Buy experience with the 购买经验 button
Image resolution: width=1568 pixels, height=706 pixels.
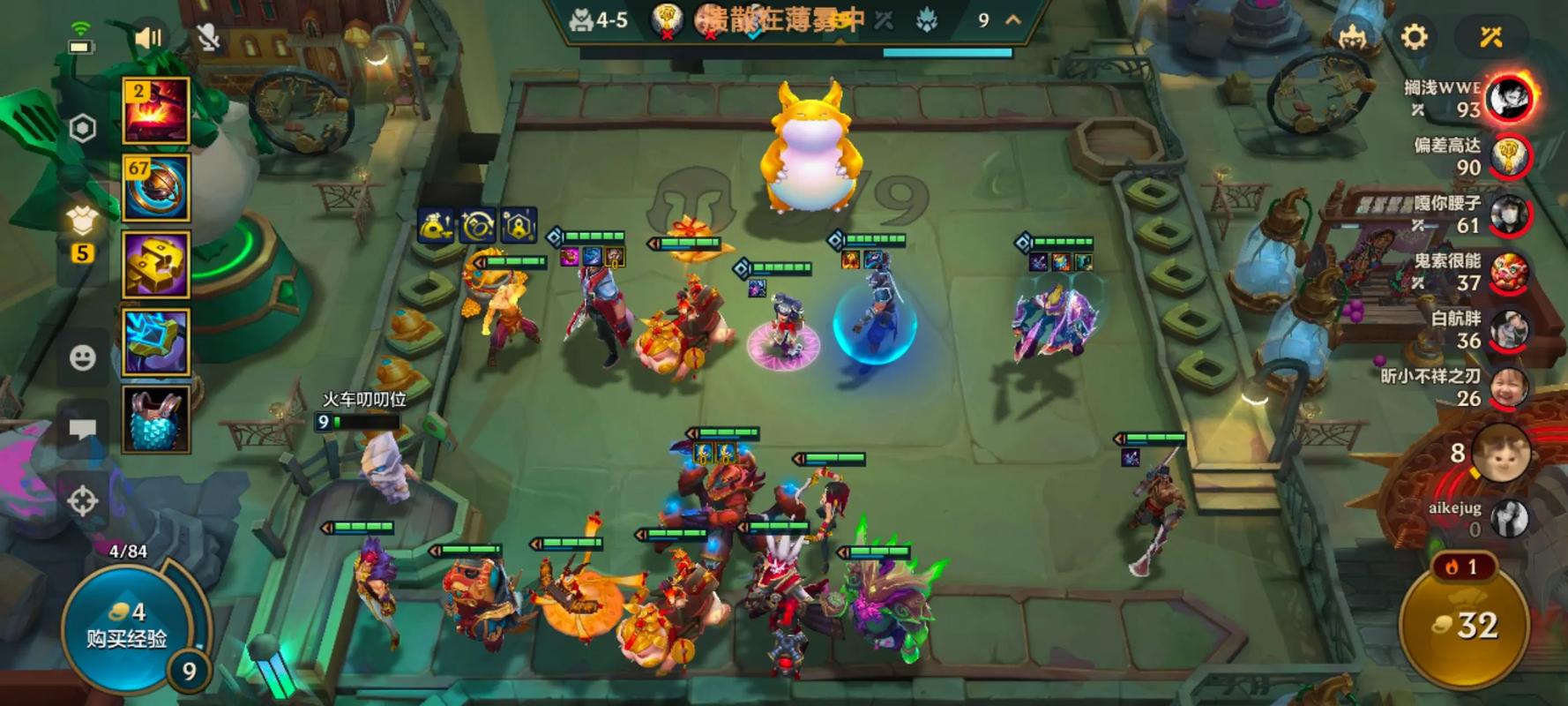pos(128,627)
